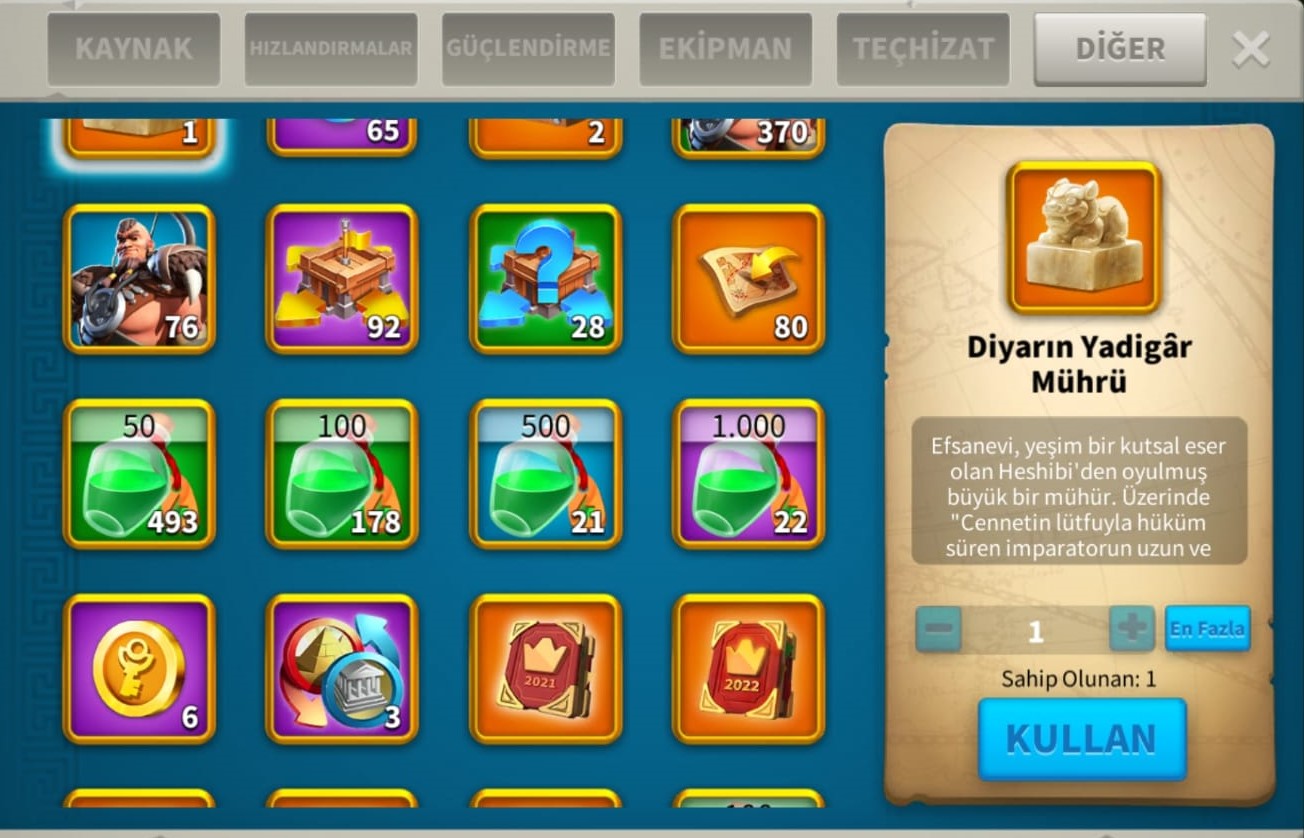Select the GÜÇLENDİRME tab

coord(528,49)
